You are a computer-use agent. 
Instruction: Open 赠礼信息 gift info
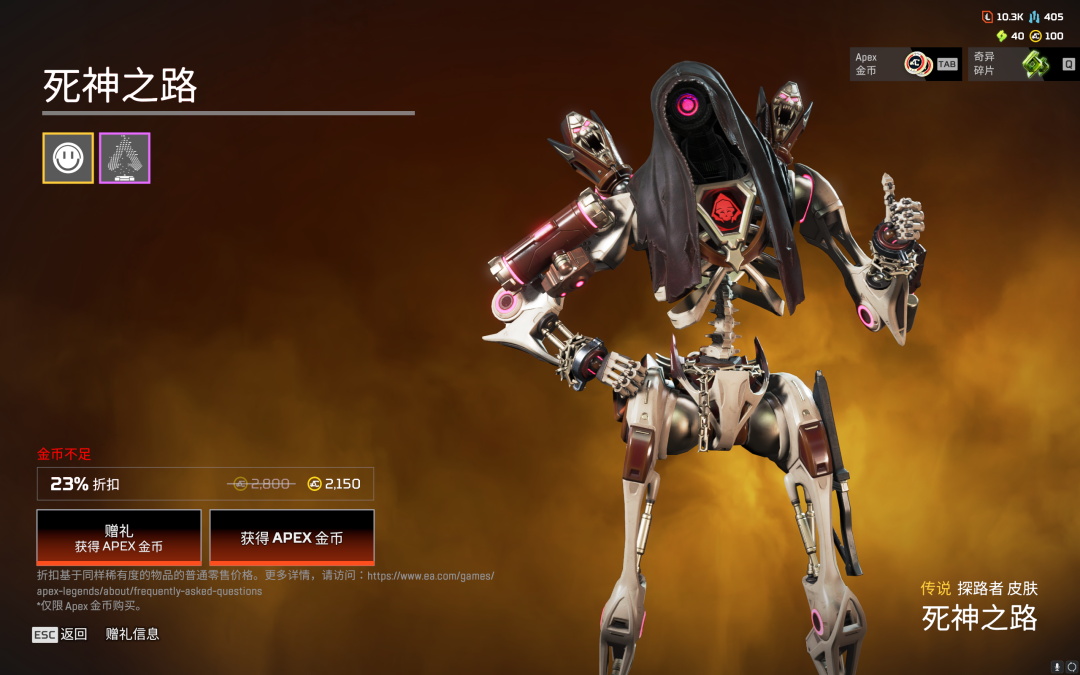point(132,634)
